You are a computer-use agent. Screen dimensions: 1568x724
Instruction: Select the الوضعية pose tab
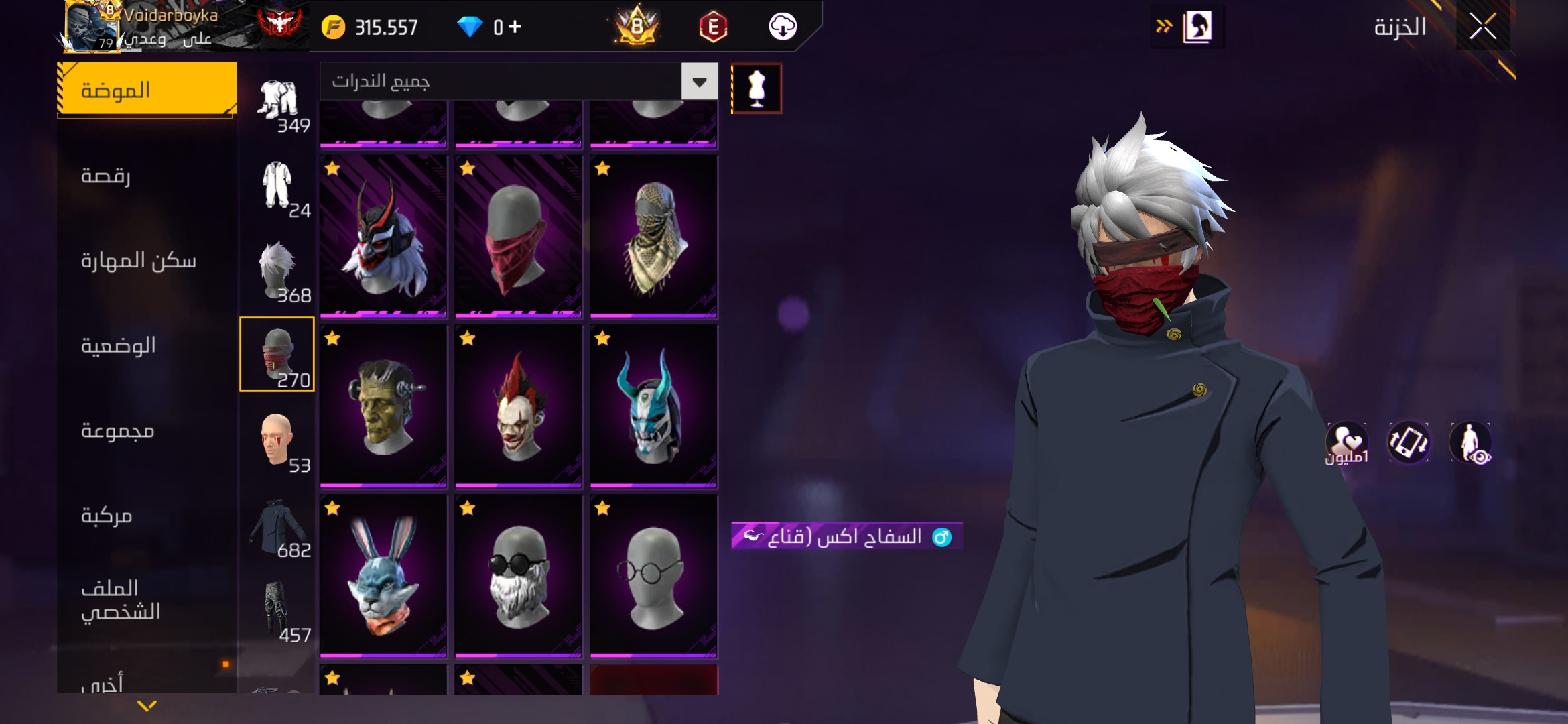click(x=118, y=345)
